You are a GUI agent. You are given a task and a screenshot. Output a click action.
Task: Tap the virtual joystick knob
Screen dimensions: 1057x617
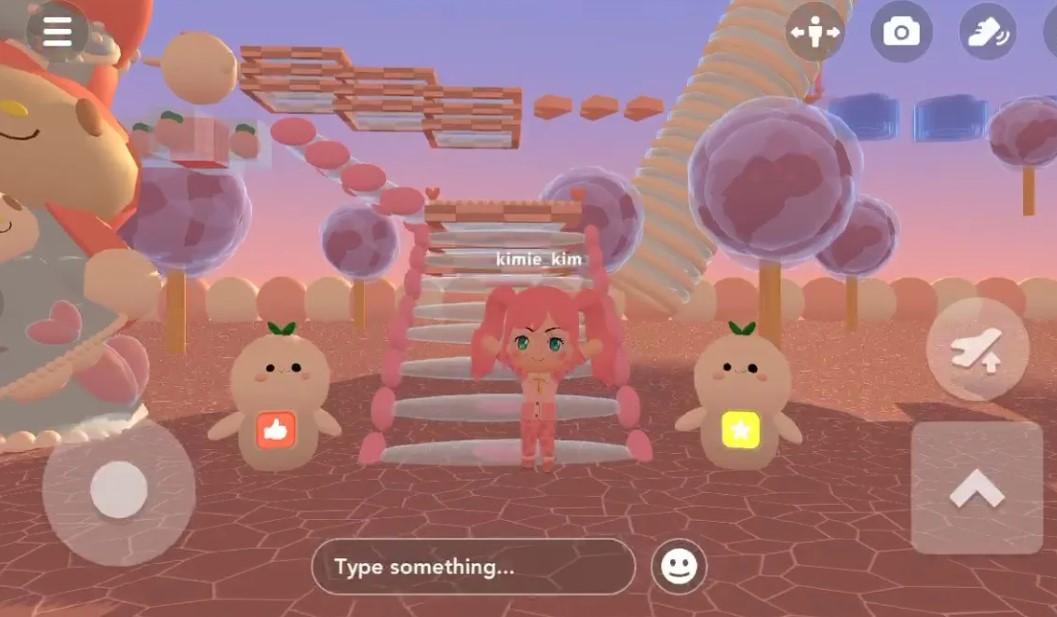pyautogui.click(x=119, y=491)
